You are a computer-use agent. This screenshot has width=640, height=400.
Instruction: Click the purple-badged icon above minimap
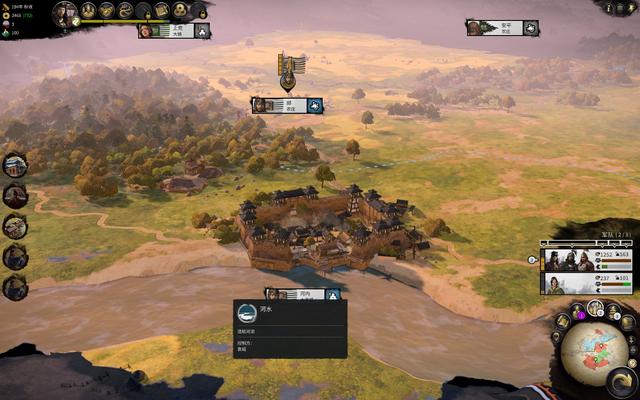[578, 311]
